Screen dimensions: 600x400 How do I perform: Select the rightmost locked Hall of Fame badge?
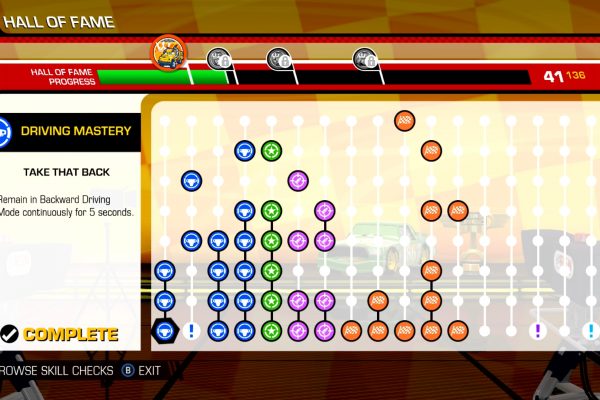tap(364, 60)
